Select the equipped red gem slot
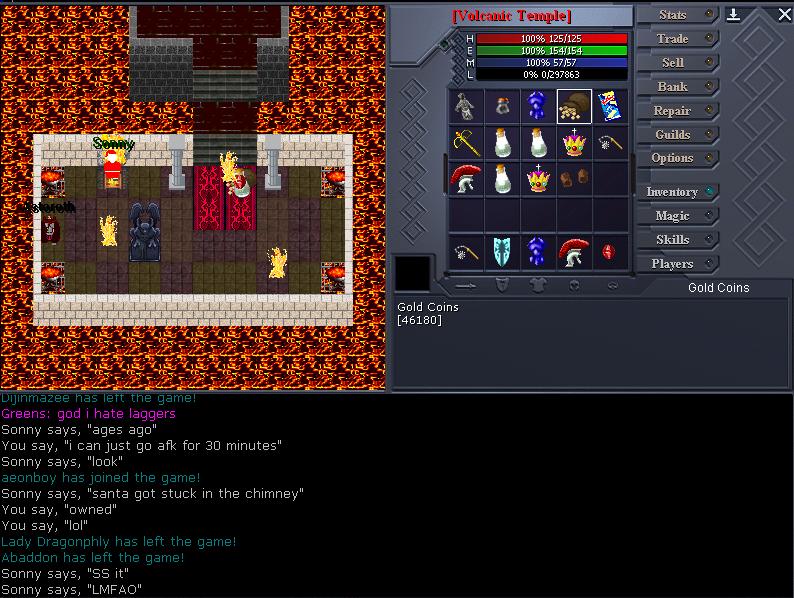The width and height of the screenshot is (794, 598). 610,252
